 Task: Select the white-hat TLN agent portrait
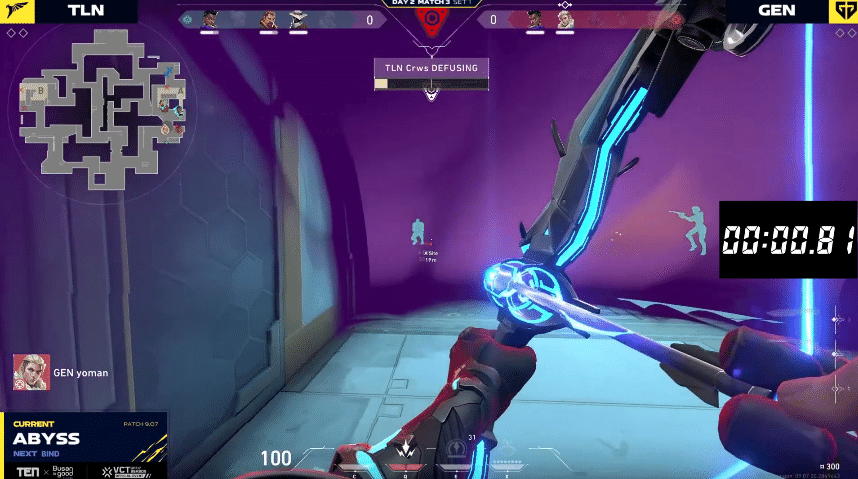(x=298, y=19)
